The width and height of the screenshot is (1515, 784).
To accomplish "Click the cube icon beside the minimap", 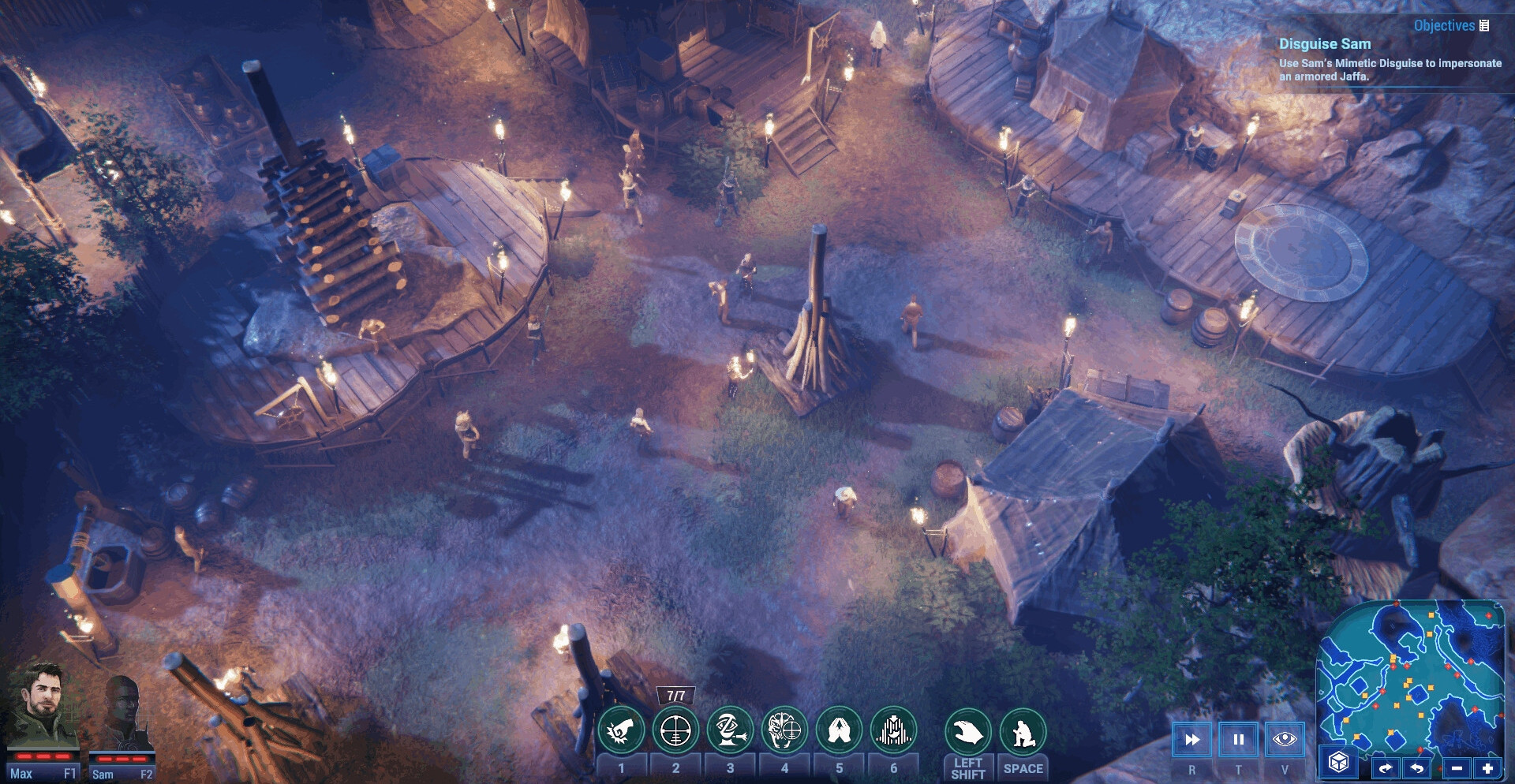I will (1338, 763).
